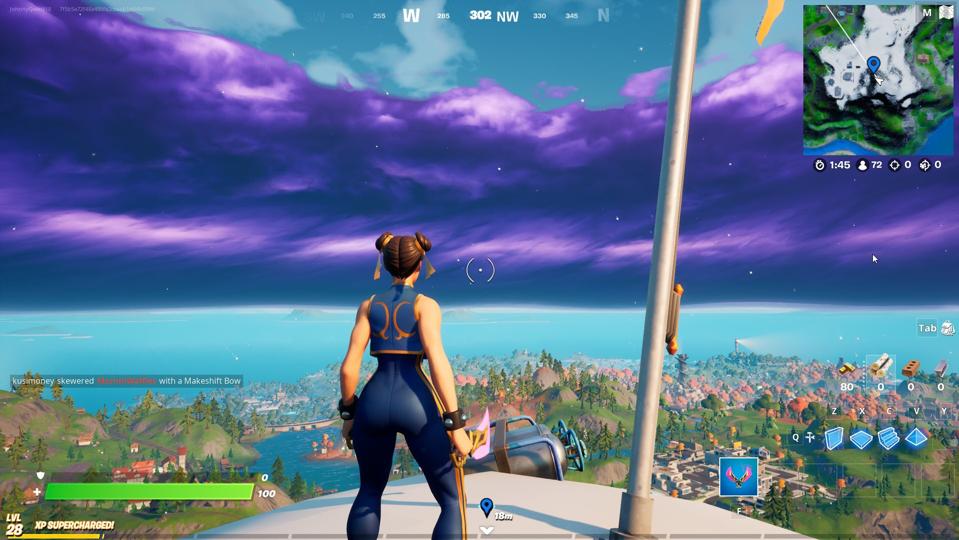The height and width of the screenshot is (540, 959).
Task: Select the wood building material
Action: (x=881, y=368)
